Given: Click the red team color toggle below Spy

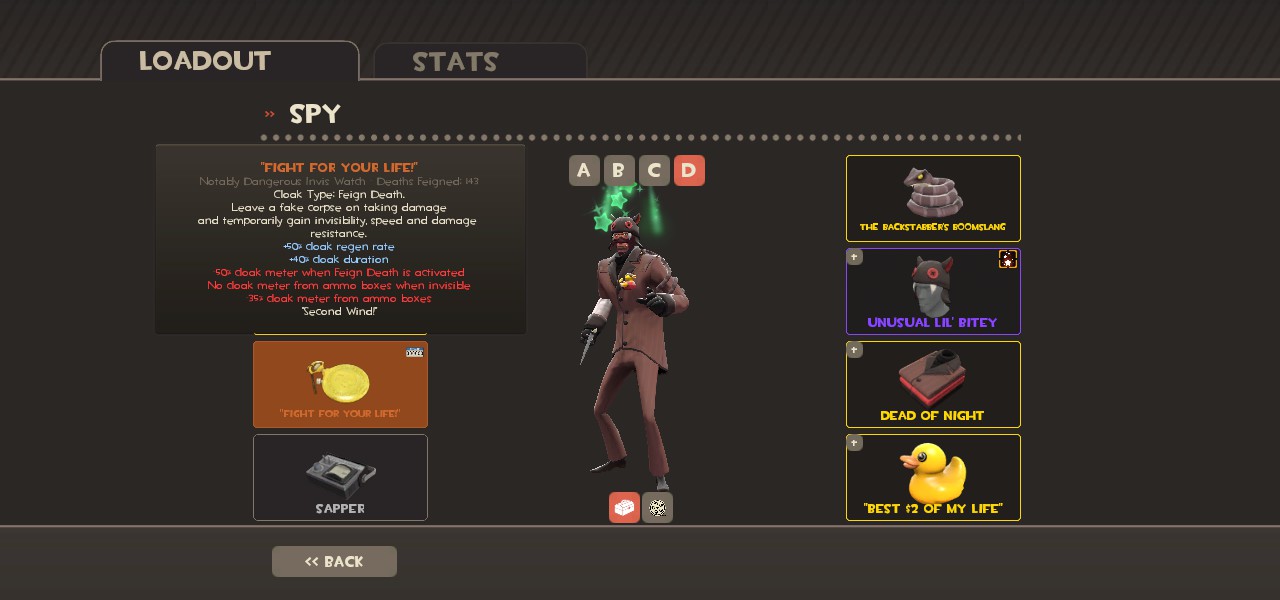Looking at the screenshot, I should click(x=624, y=508).
